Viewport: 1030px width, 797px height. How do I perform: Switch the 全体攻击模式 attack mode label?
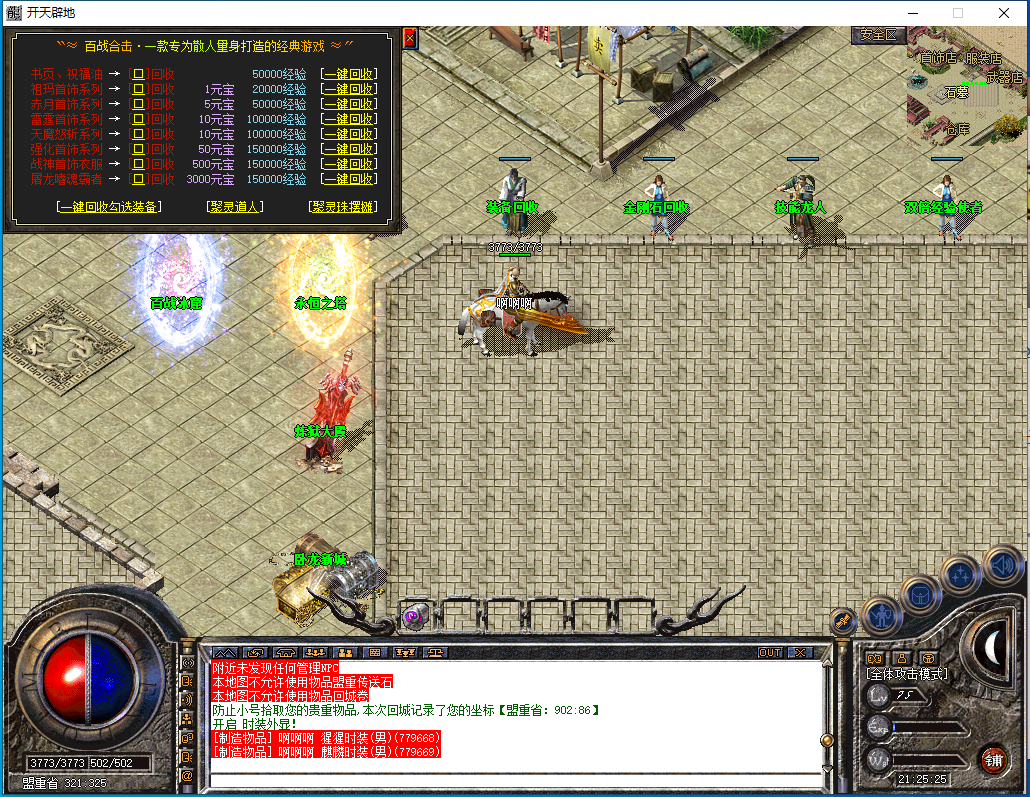pos(906,674)
